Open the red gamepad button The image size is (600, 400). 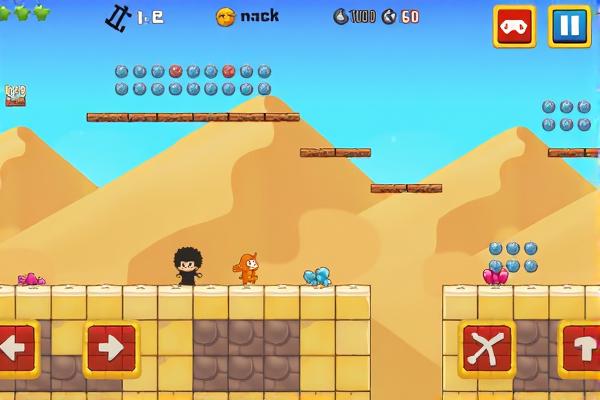tap(514, 26)
